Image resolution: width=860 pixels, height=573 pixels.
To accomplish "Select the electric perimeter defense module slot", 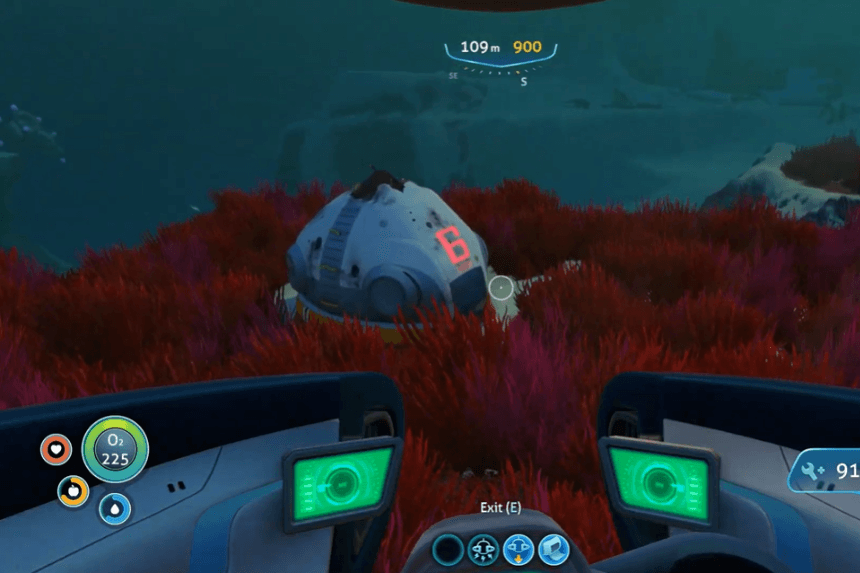I will pyautogui.click(x=484, y=548).
